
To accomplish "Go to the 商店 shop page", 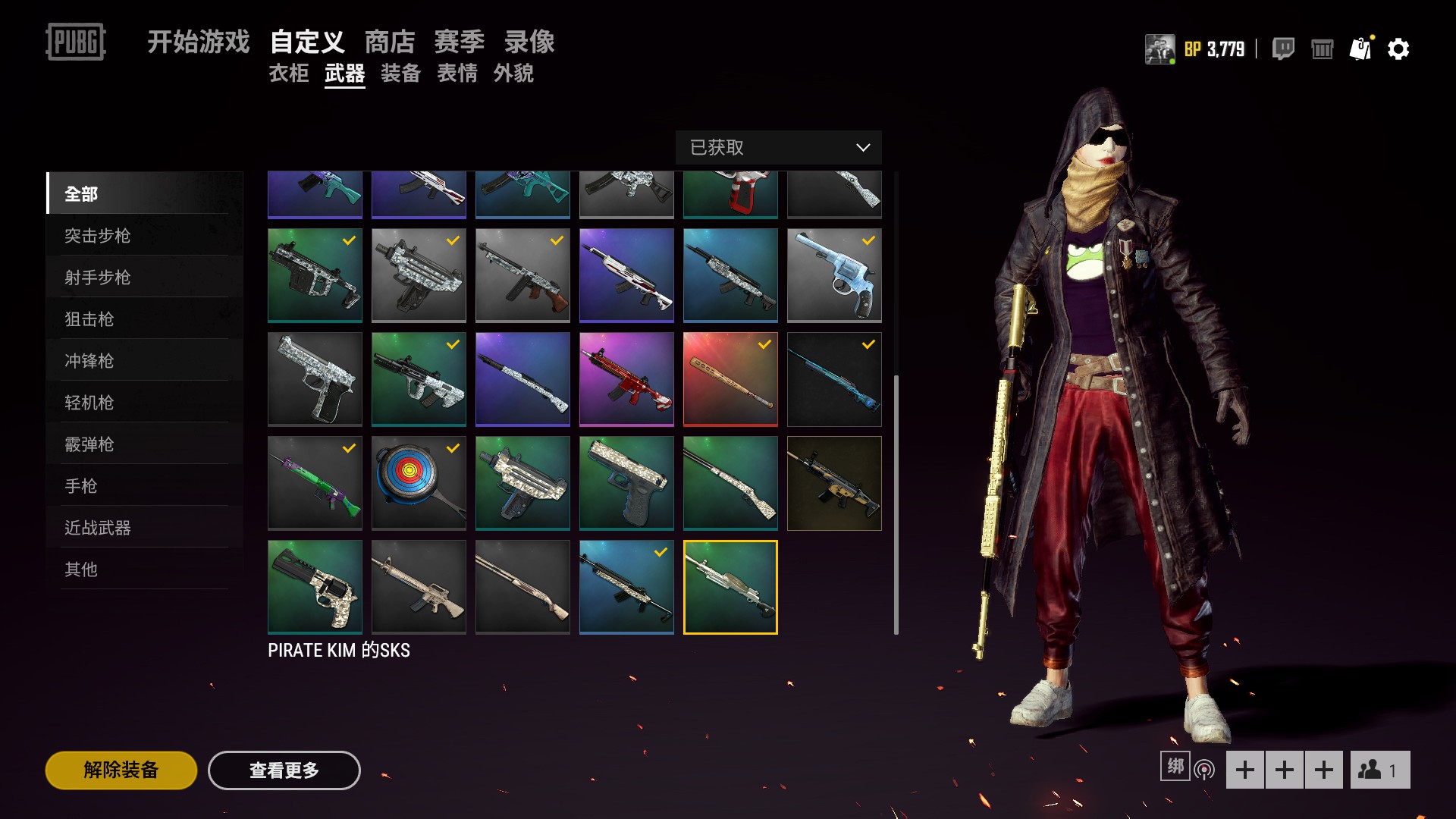I will pyautogui.click(x=390, y=42).
